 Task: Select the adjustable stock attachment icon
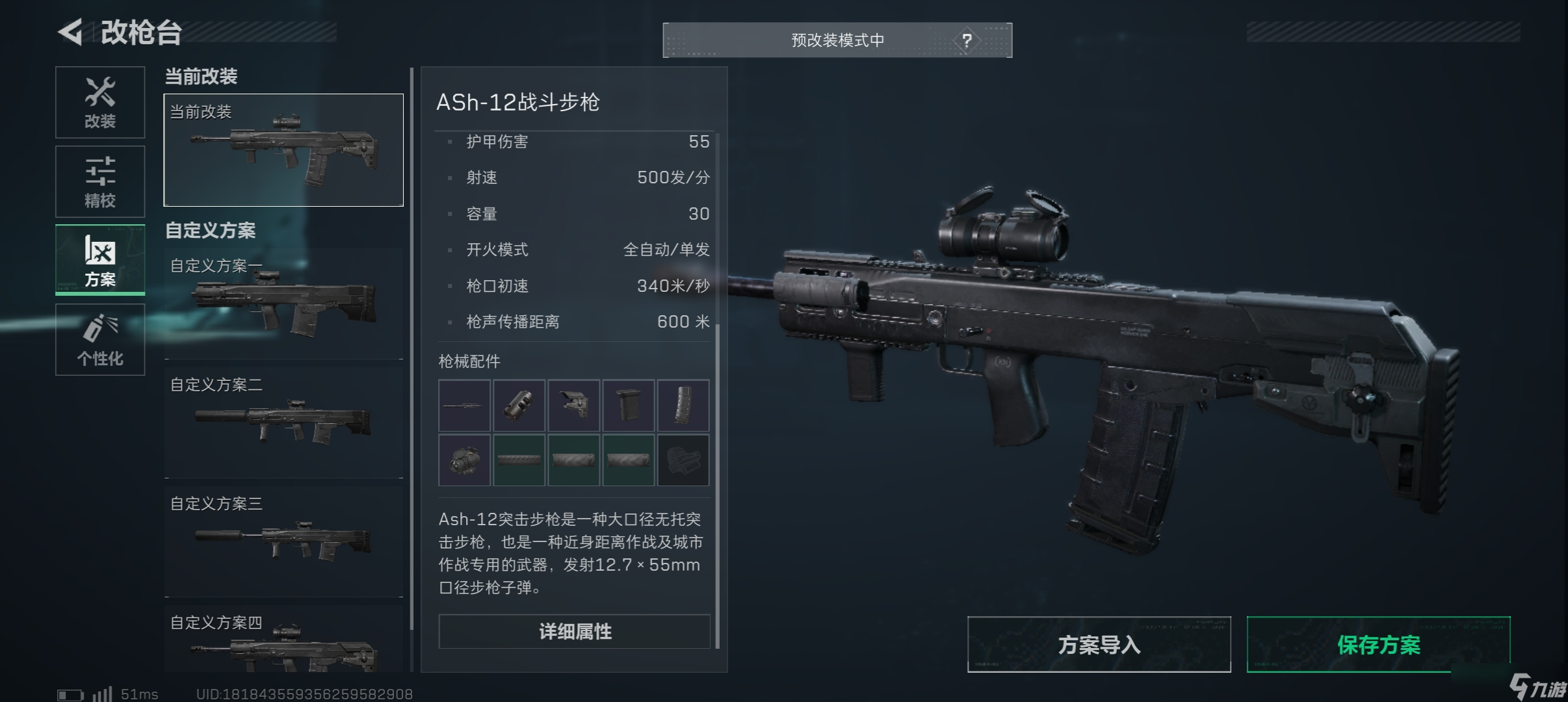pos(575,405)
